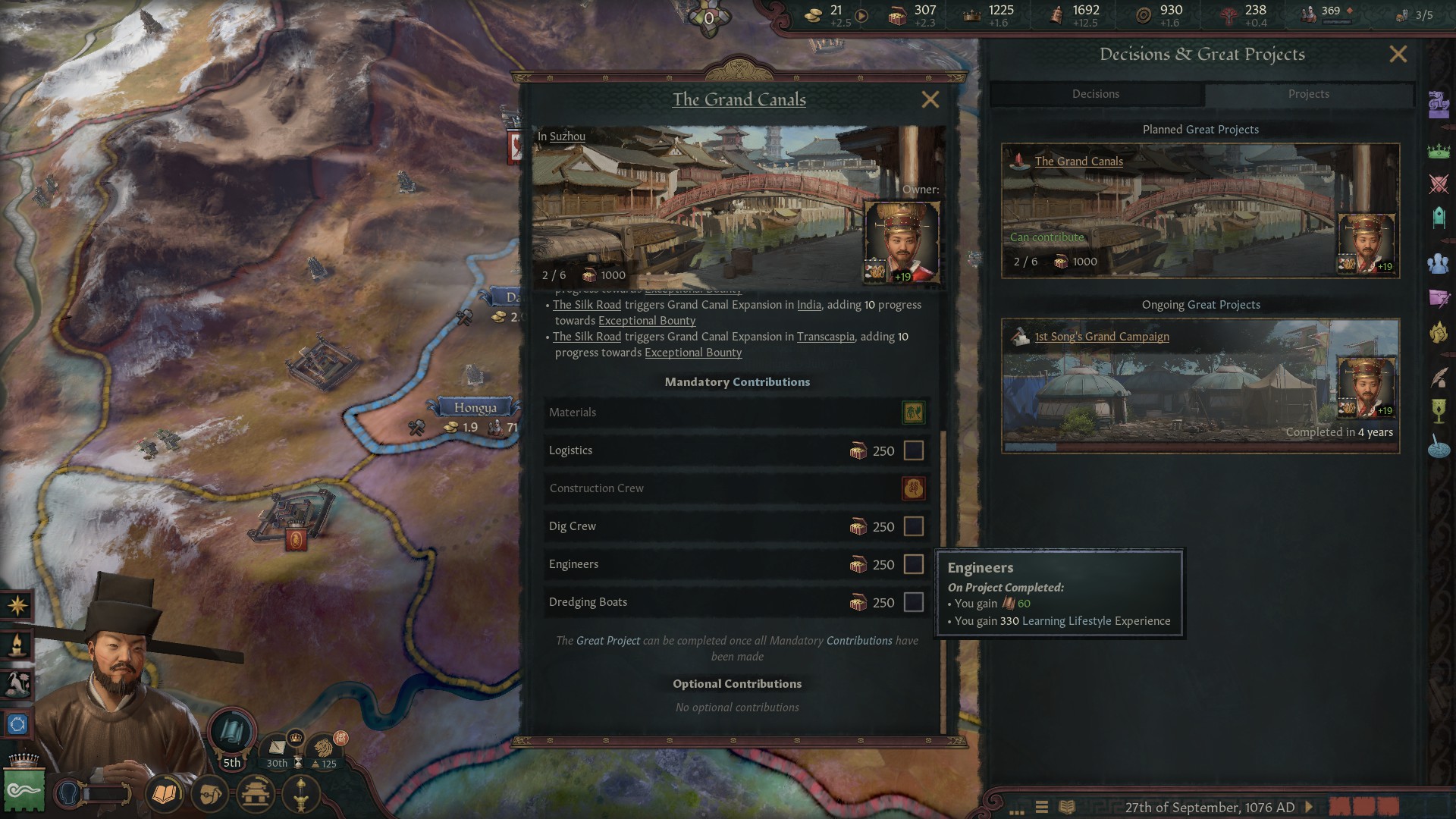Select the owner portrait in Grand Canals window
Viewport: 1456px width, 819px height.
click(x=902, y=243)
